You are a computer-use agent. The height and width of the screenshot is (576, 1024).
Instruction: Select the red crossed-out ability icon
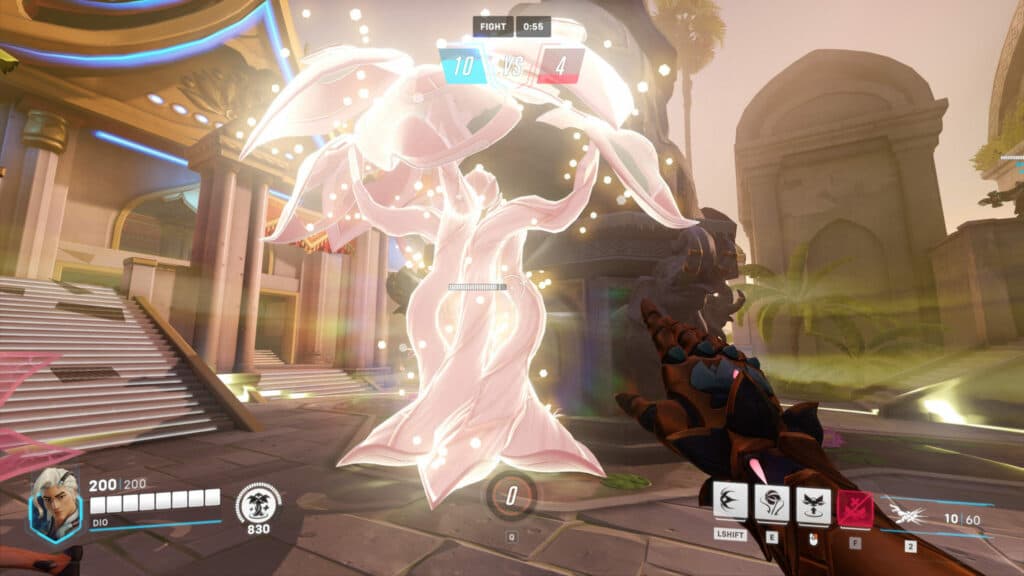click(855, 508)
